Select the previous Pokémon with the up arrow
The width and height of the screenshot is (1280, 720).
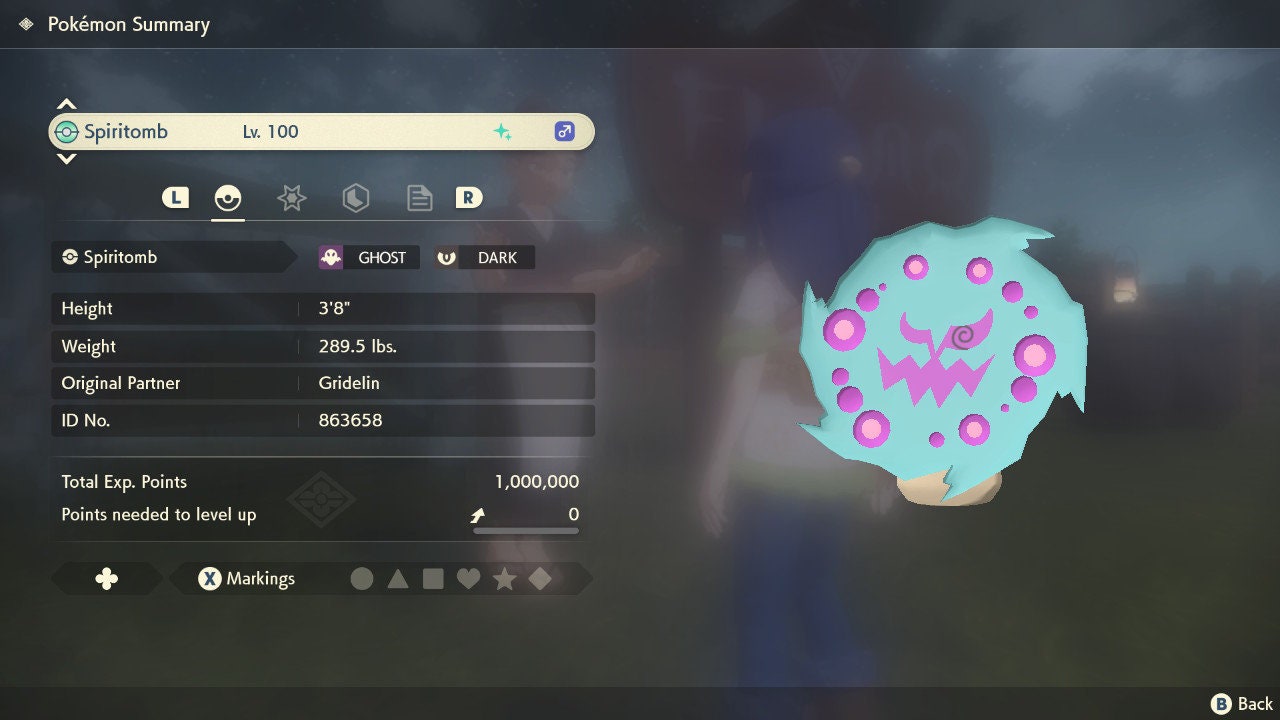pyautogui.click(x=66, y=104)
